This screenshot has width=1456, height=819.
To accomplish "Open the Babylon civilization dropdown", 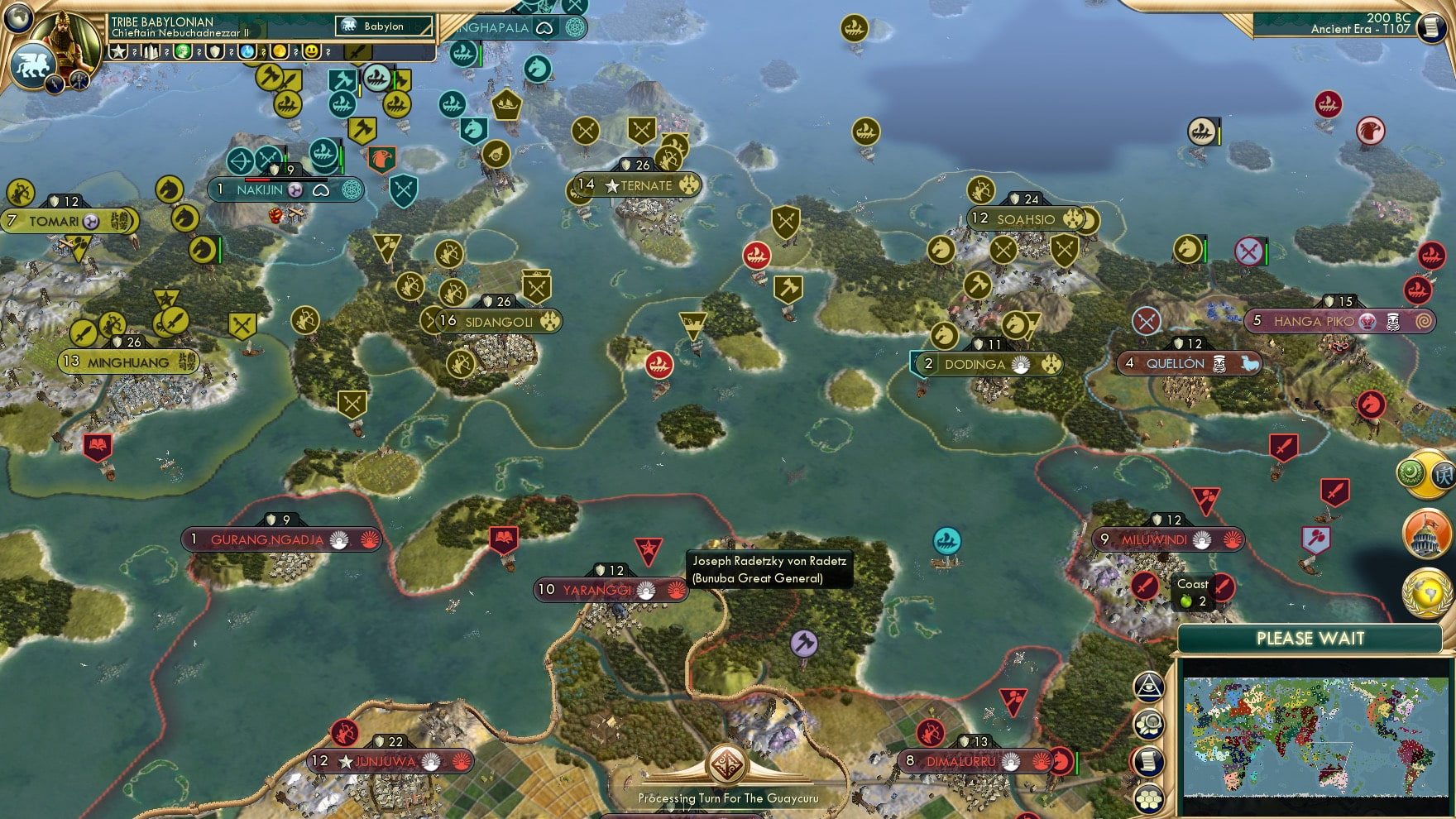I will pyautogui.click(x=383, y=26).
